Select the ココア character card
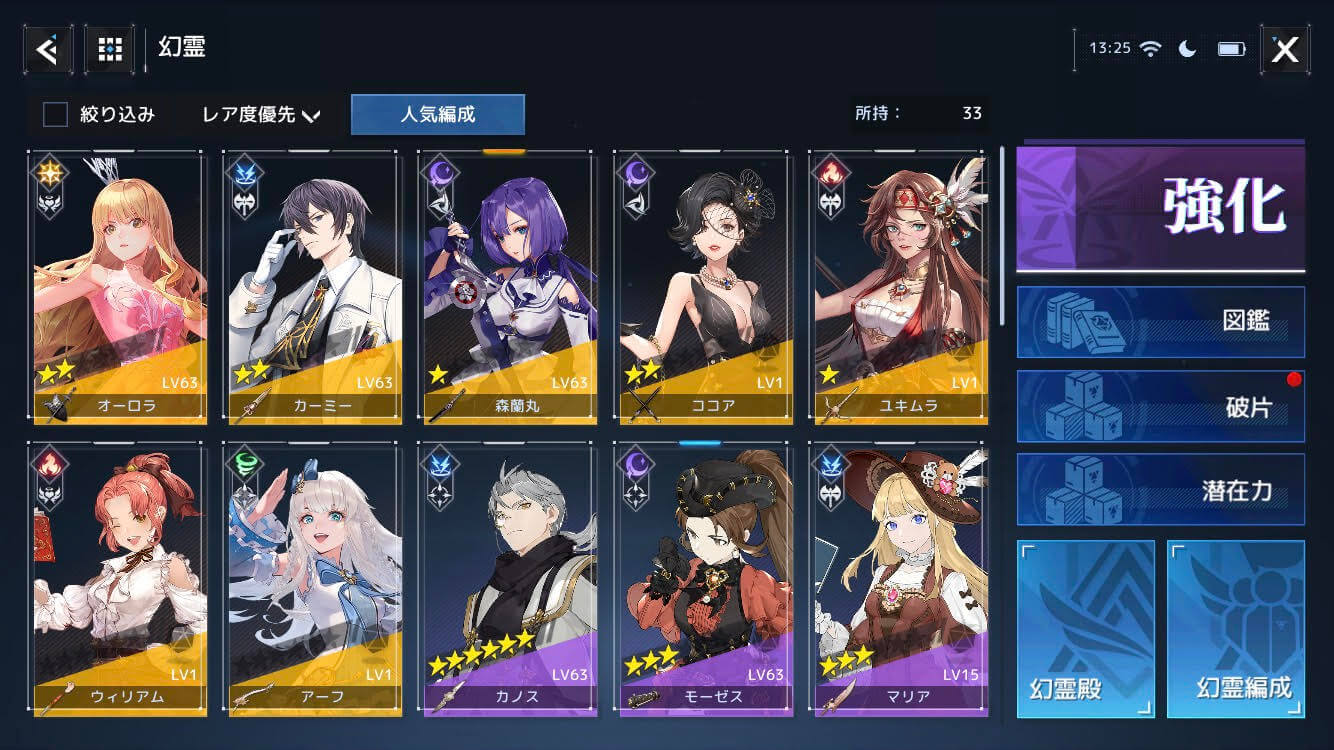The height and width of the screenshot is (750, 1334). [704, 287]
